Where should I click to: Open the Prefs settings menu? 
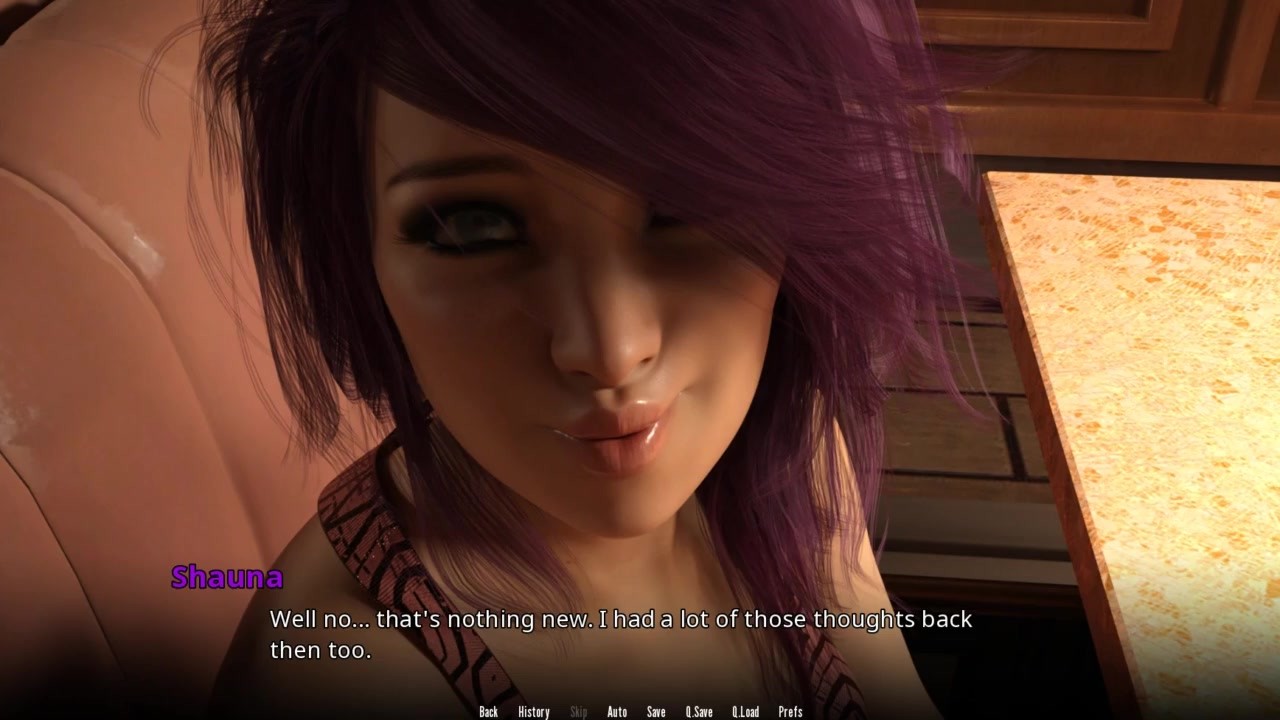pyautogui.click(x=790, y=712)
